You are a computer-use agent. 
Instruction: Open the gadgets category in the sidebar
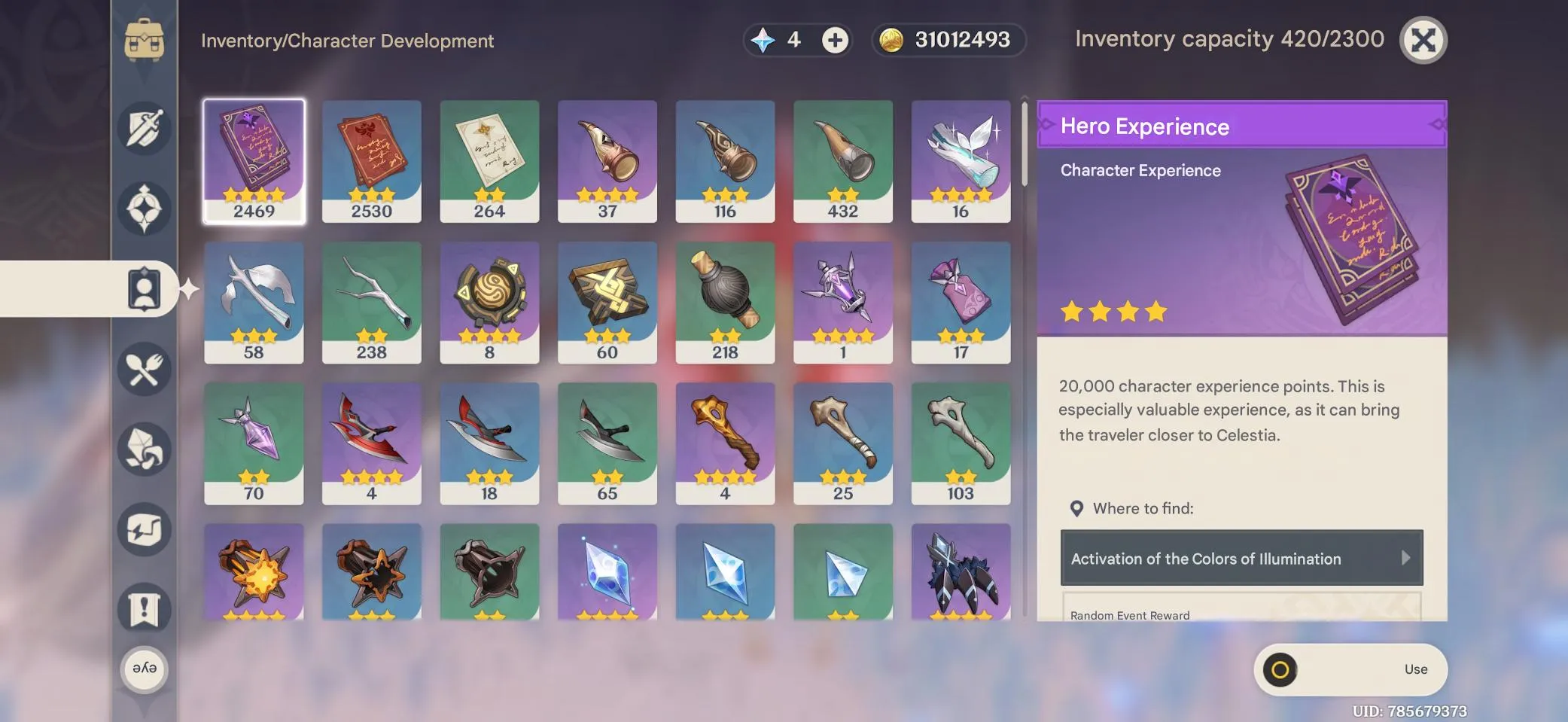[145, 529]
